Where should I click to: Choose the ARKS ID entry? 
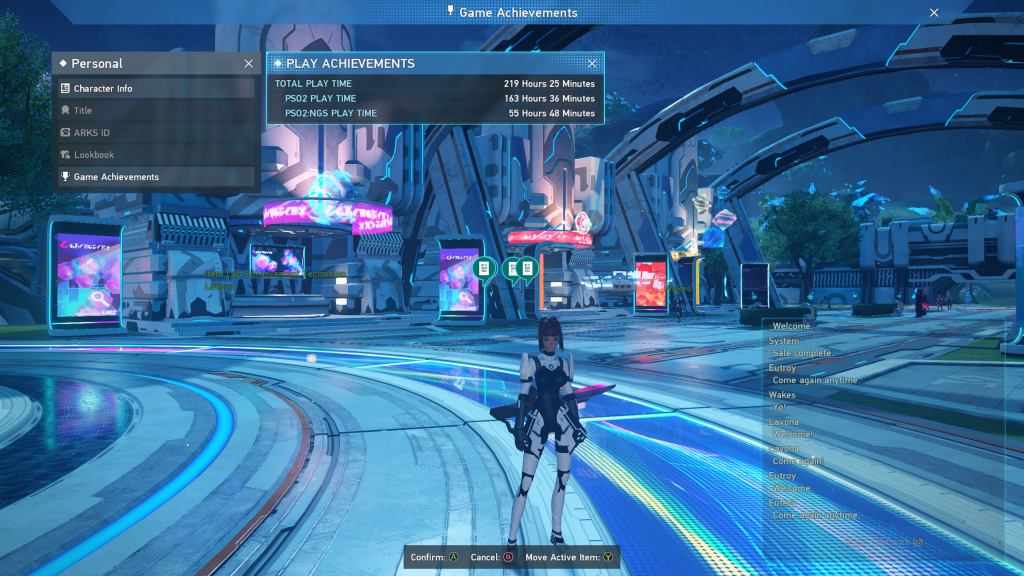point(155,133)
